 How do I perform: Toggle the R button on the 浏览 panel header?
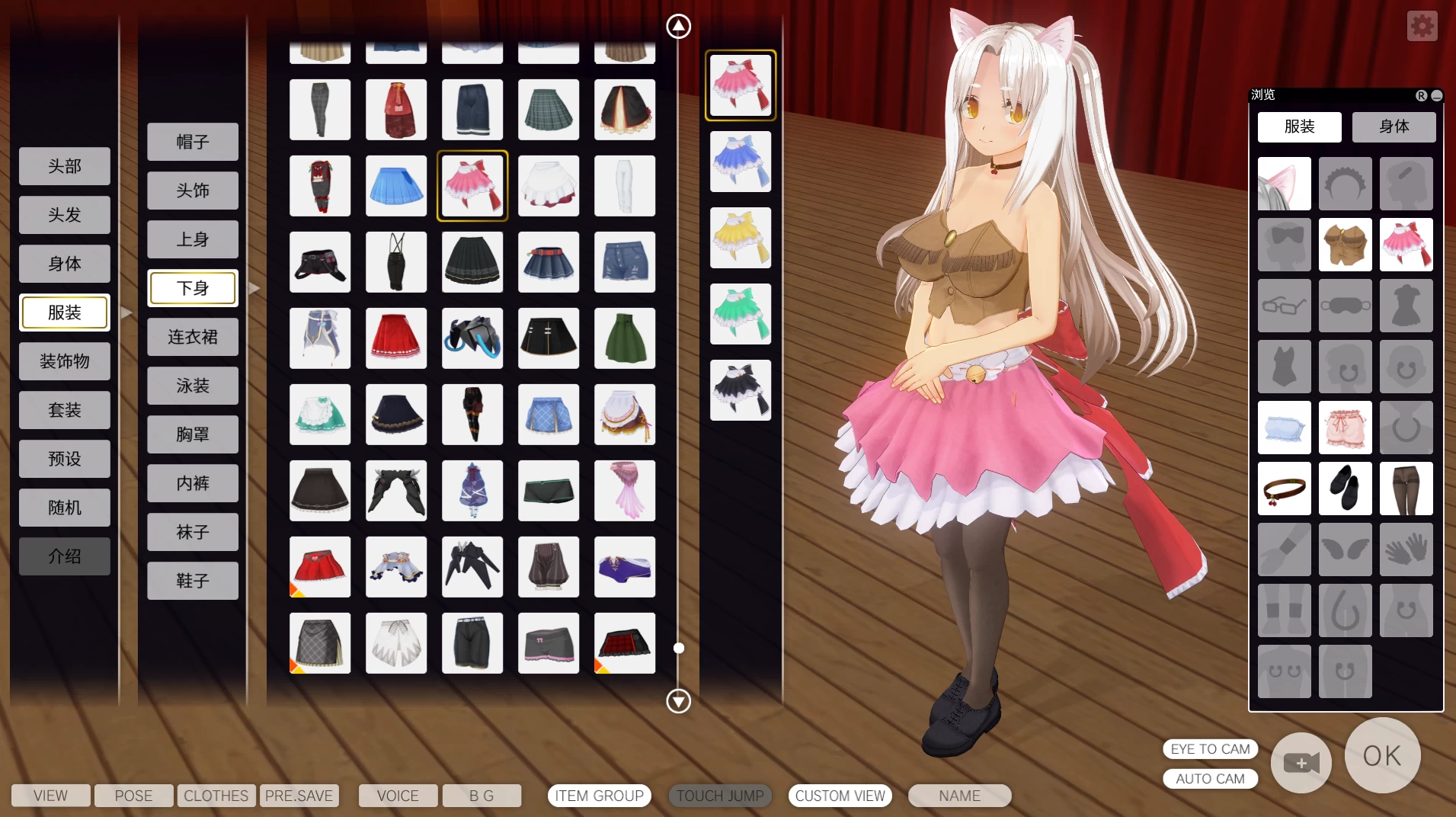[x=1420, y=95]
